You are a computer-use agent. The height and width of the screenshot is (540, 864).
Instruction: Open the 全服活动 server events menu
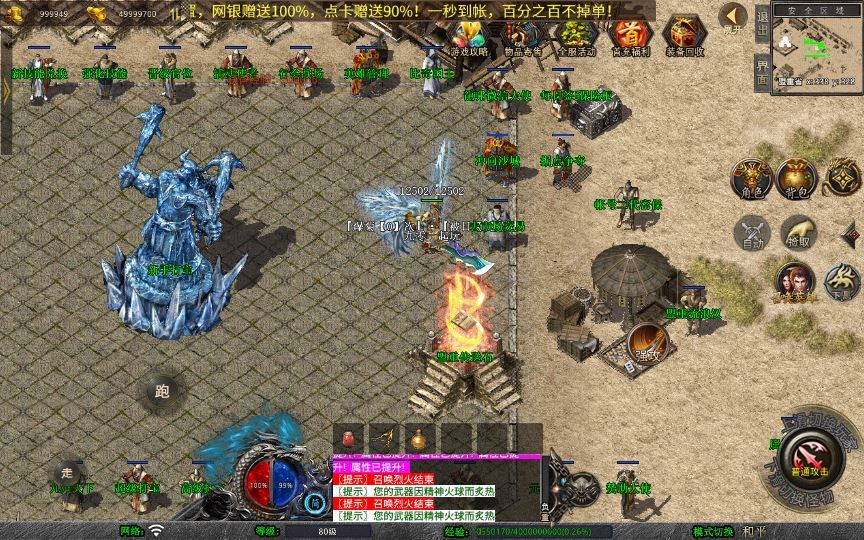pos(576,35)
